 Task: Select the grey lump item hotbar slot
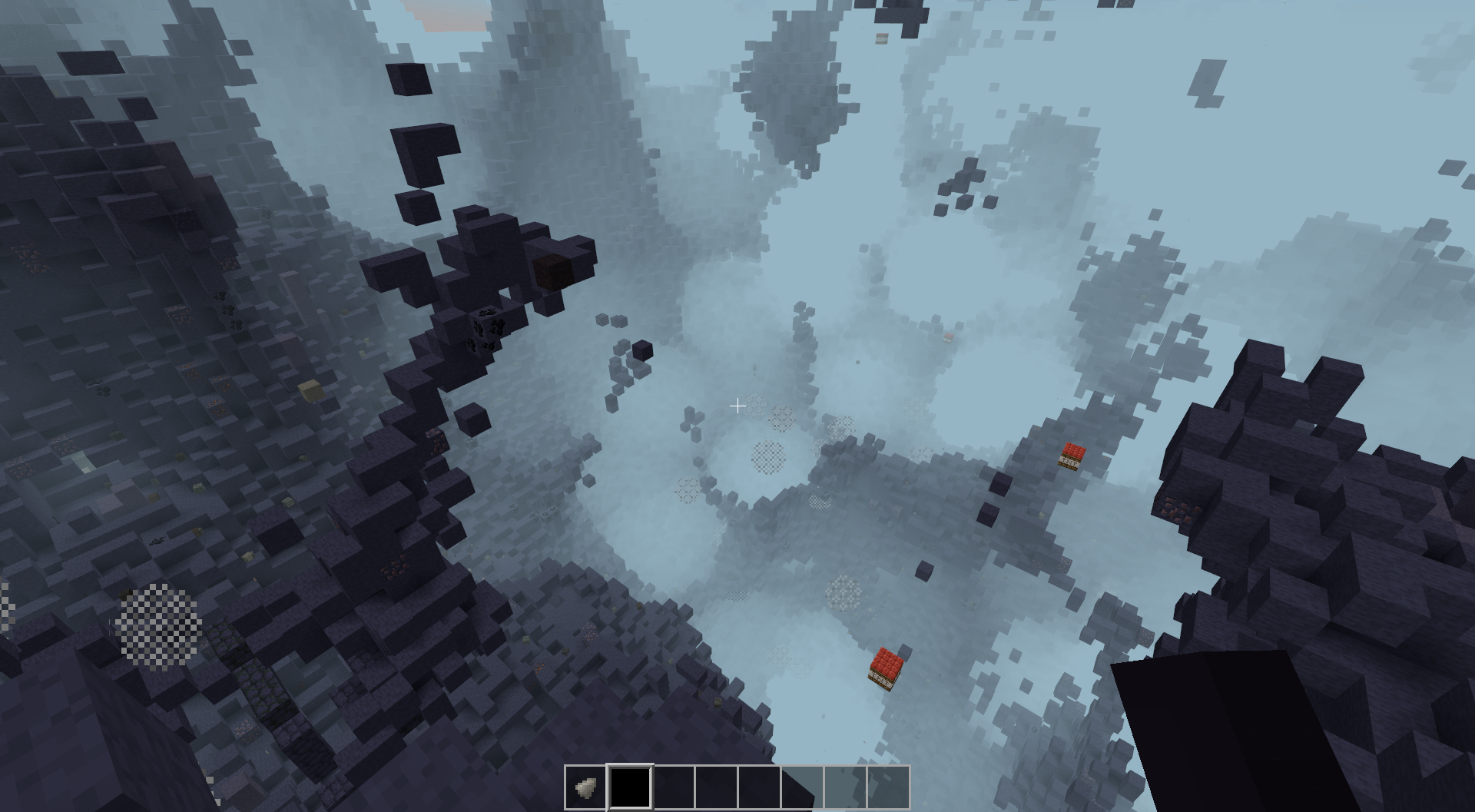586,787
